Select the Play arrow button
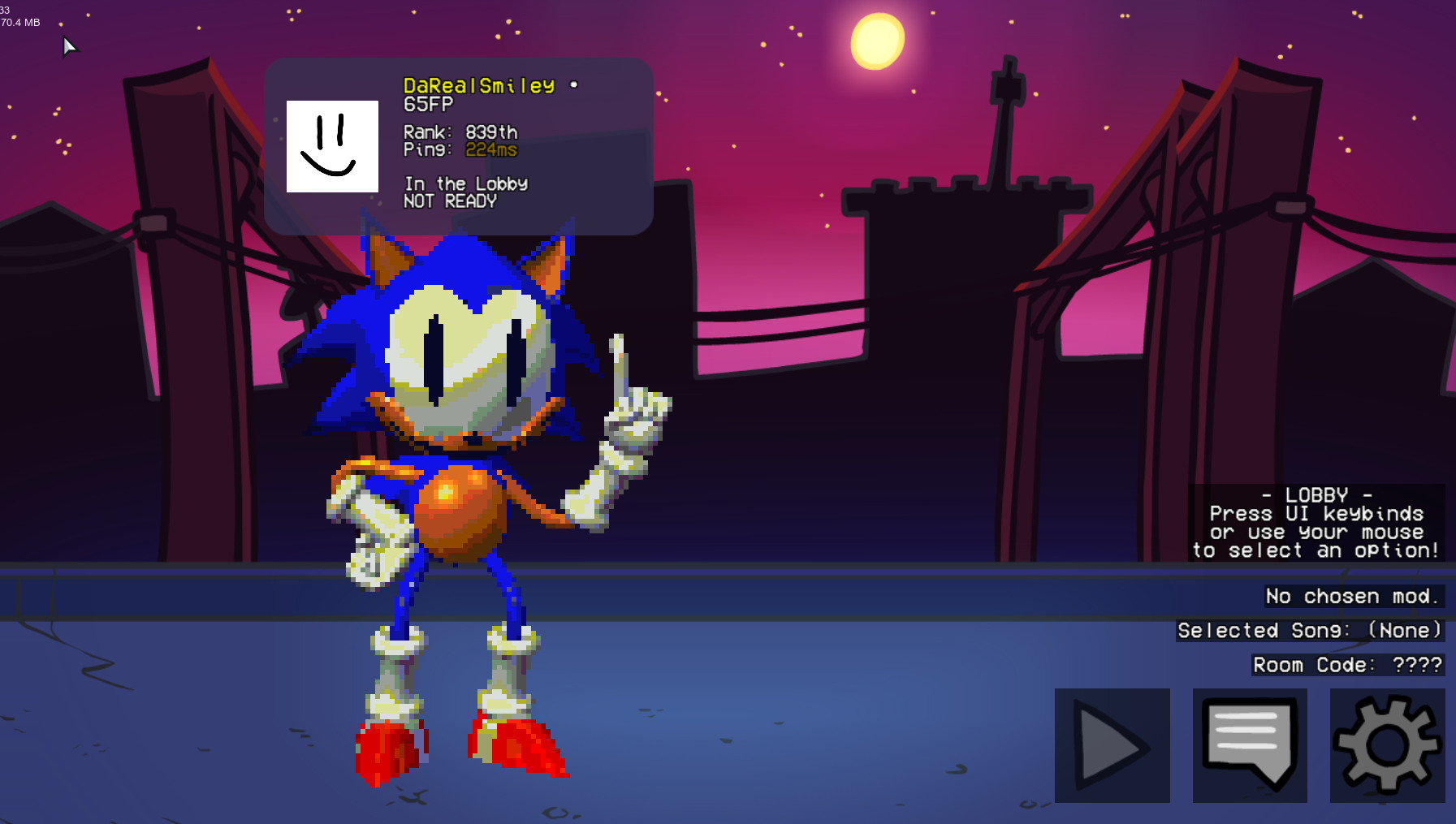Screen dimensions: 1456x824 click(x=1111, y=744)
